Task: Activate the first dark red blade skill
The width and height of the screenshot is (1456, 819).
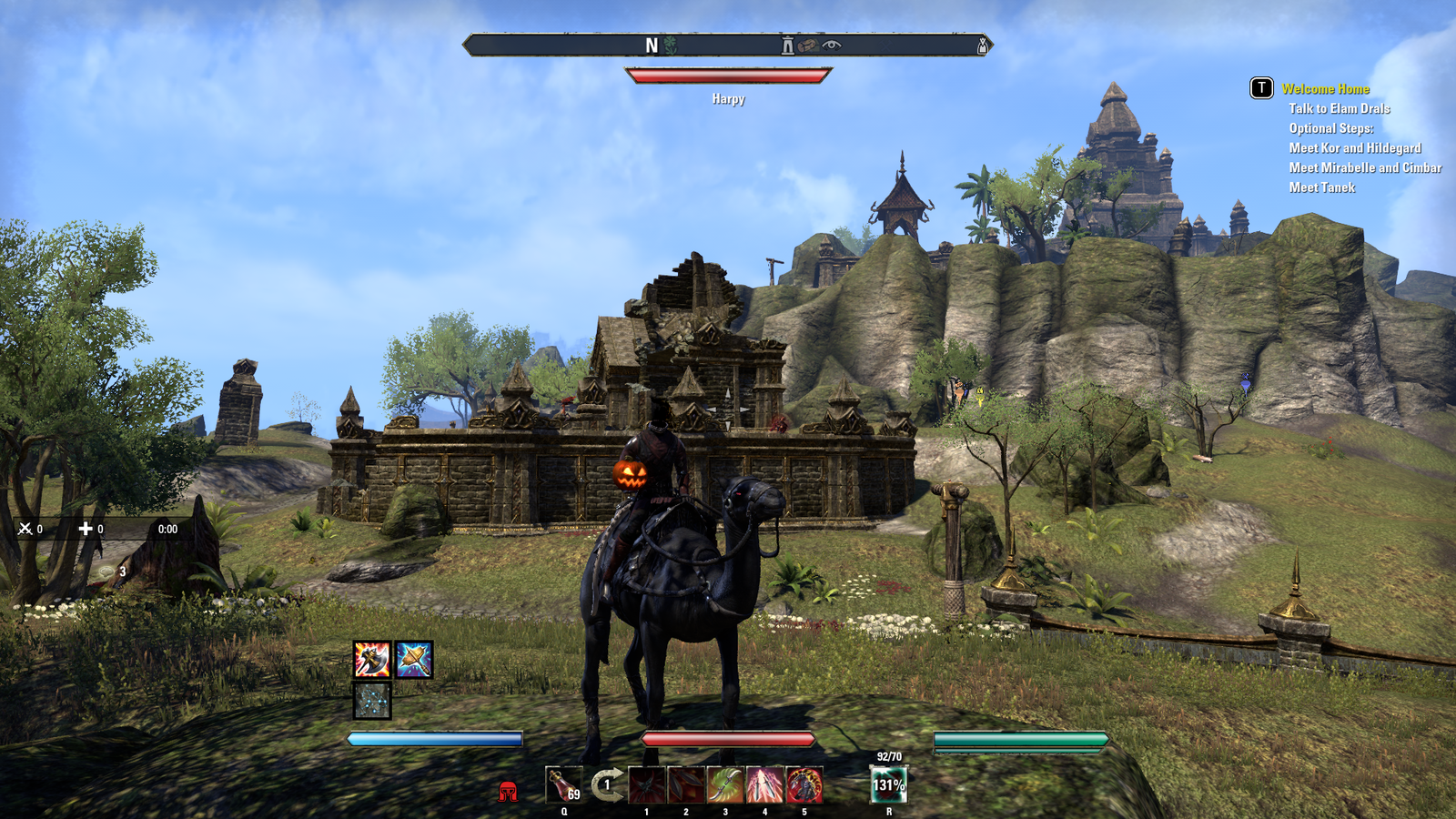Action: click(x=647, y=784)
